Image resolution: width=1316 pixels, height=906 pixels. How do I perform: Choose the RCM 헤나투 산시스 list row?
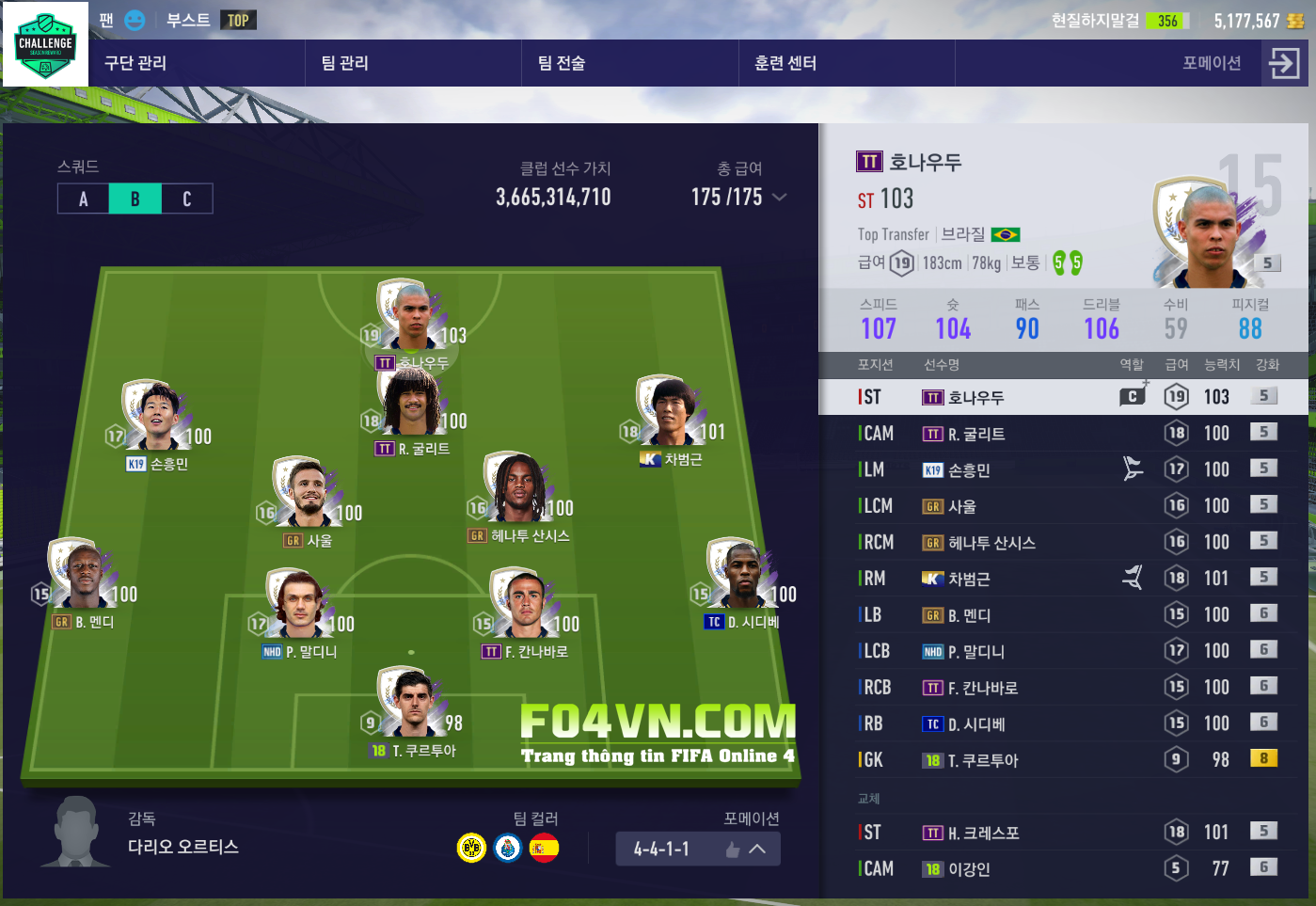coord(1063,543)
